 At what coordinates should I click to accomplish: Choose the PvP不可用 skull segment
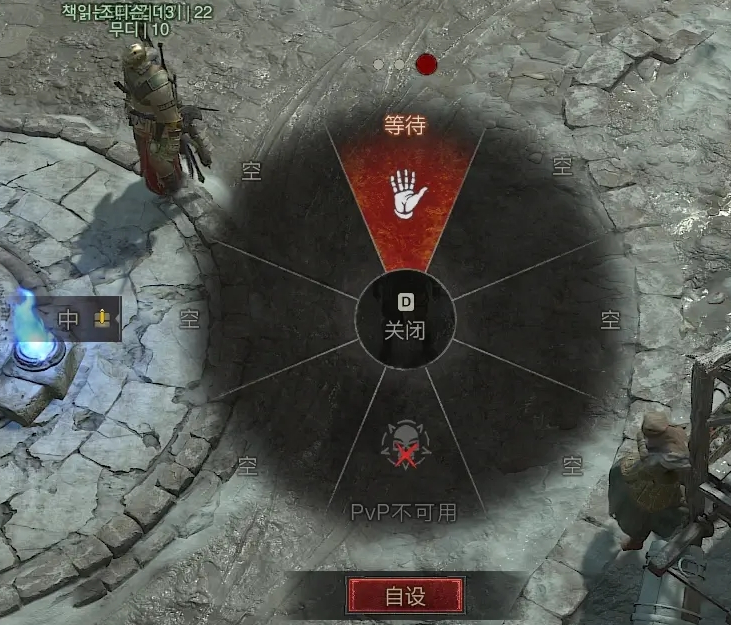(405, 455)
